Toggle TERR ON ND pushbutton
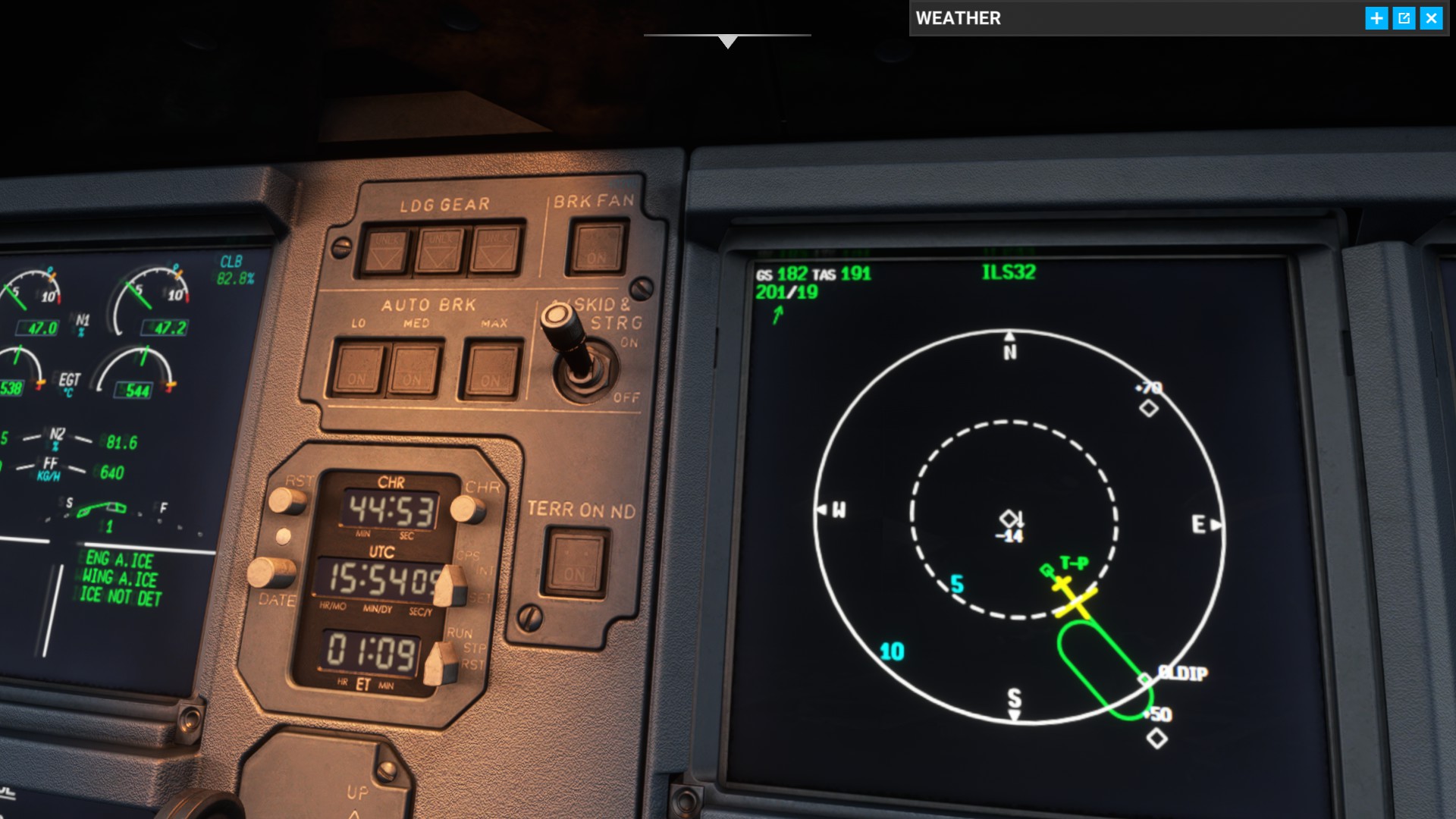The image size is (1456, 819). coord(576,563)
